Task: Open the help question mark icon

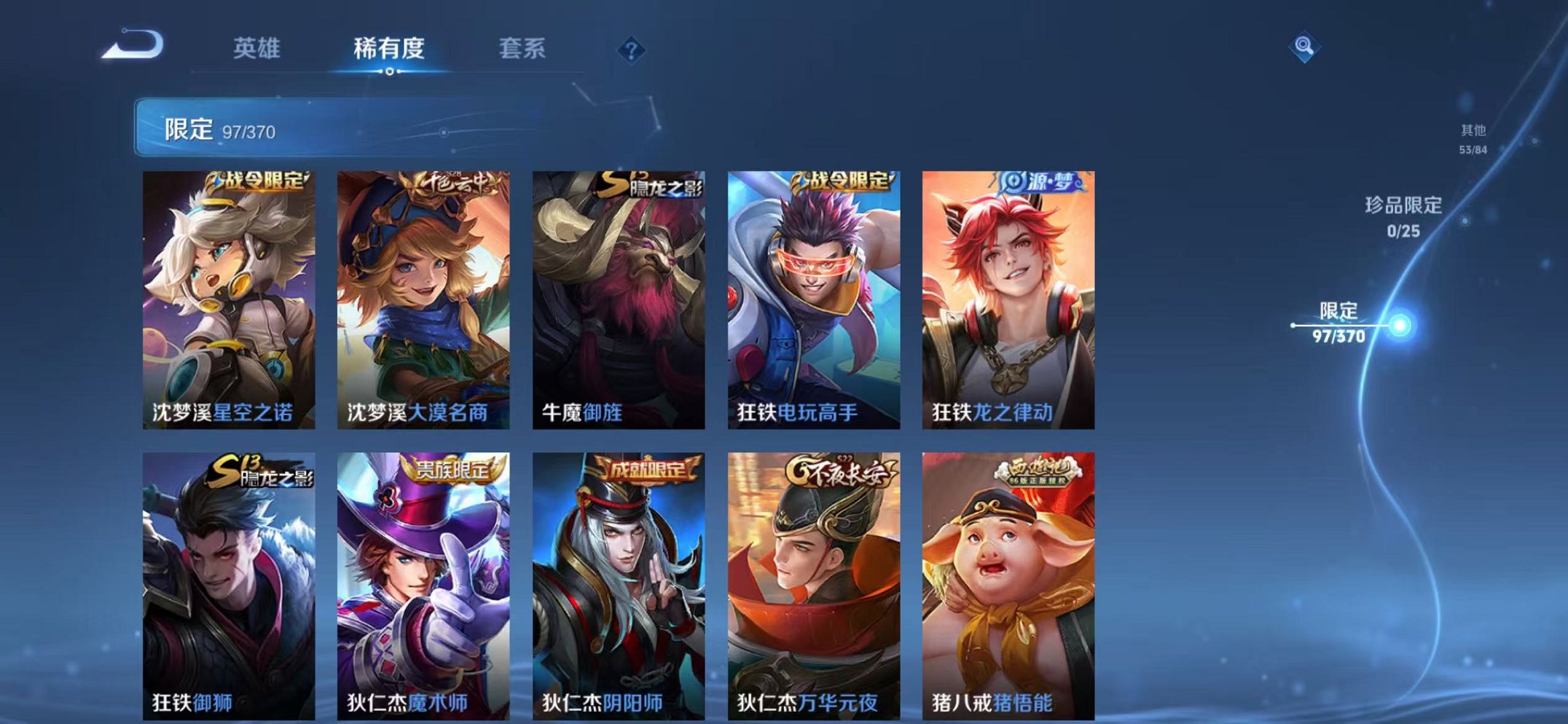Action: 632,50
